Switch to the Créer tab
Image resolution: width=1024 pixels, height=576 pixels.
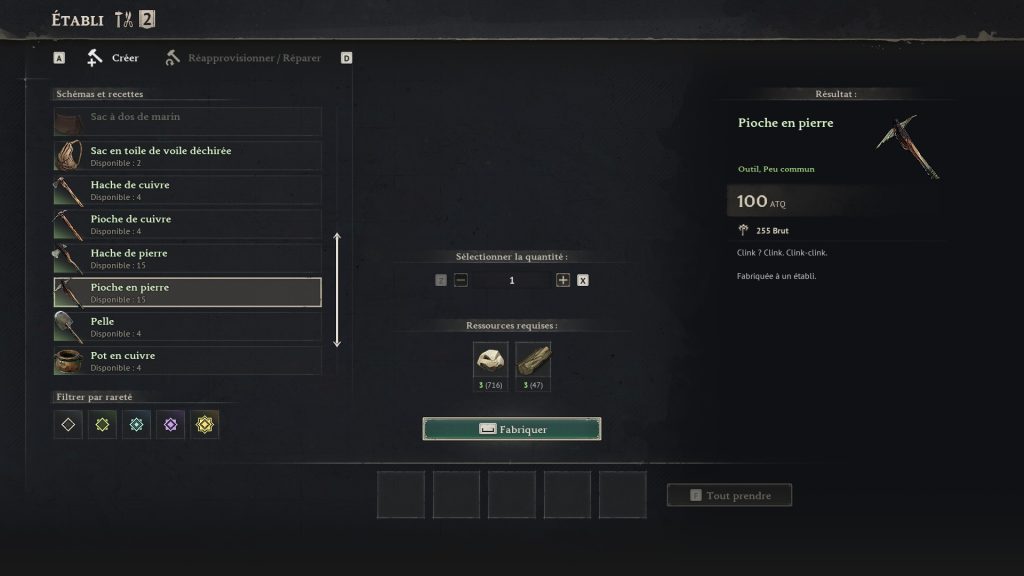coord(113,58)
